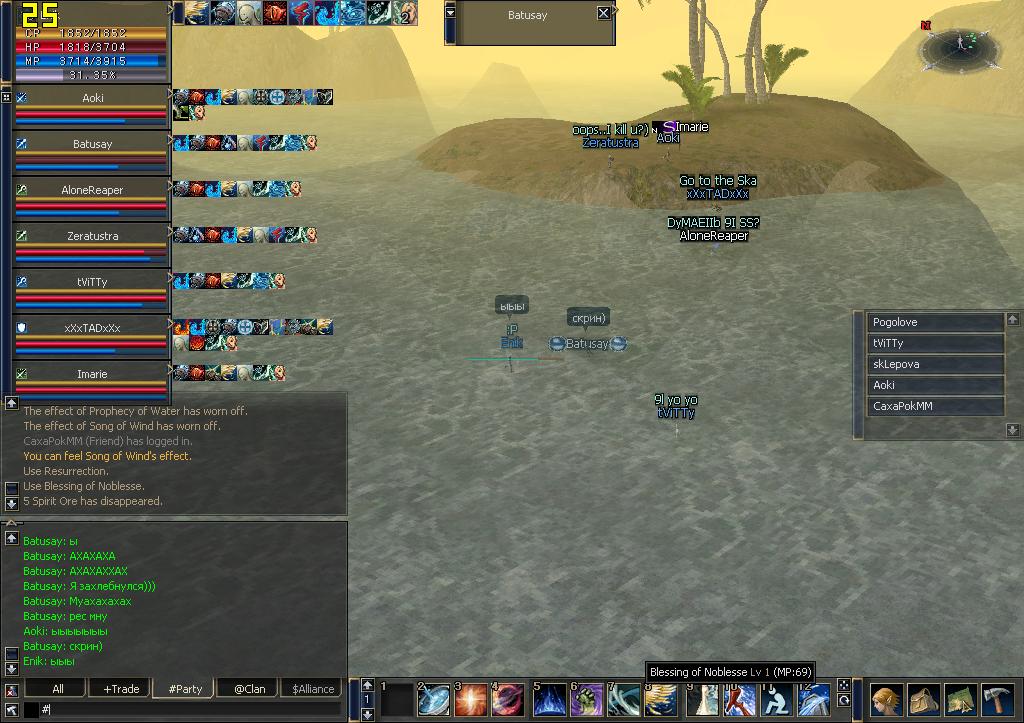Click the chat message input field

(x=190, y=709)
